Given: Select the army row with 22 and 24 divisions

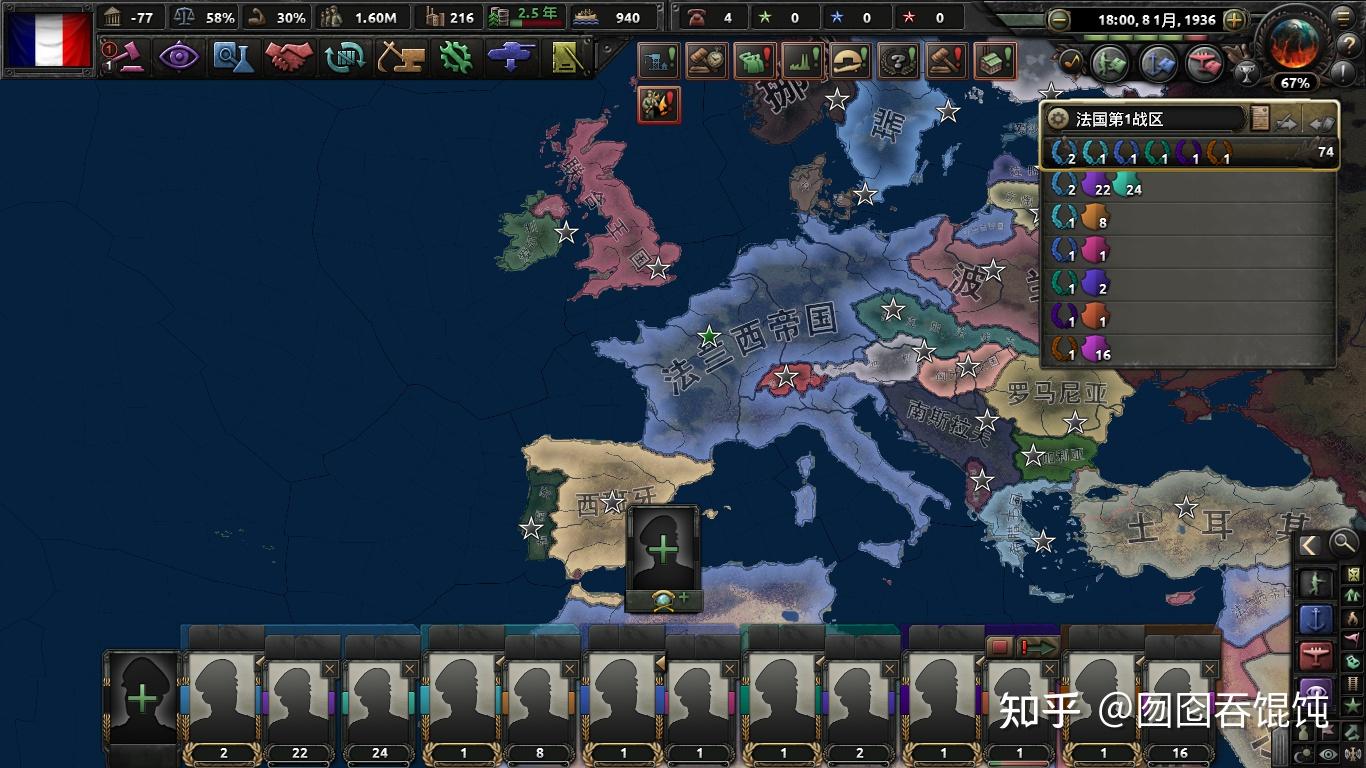Looking at the screenshot, I should (x=1190, y=187).
